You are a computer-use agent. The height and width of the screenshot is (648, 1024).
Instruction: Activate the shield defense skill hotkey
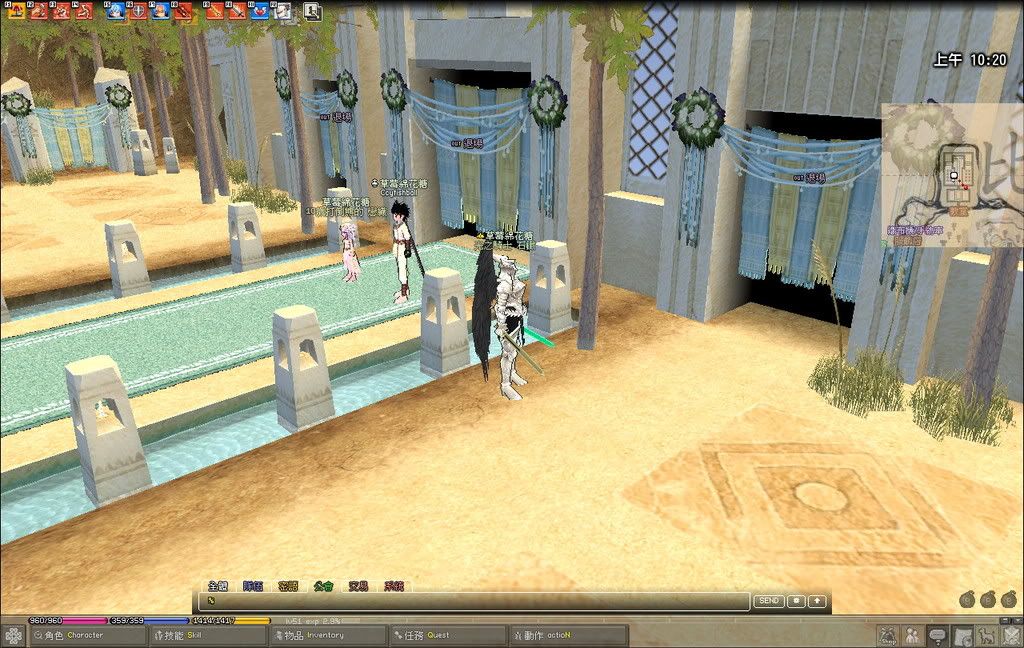click(137, 11)
